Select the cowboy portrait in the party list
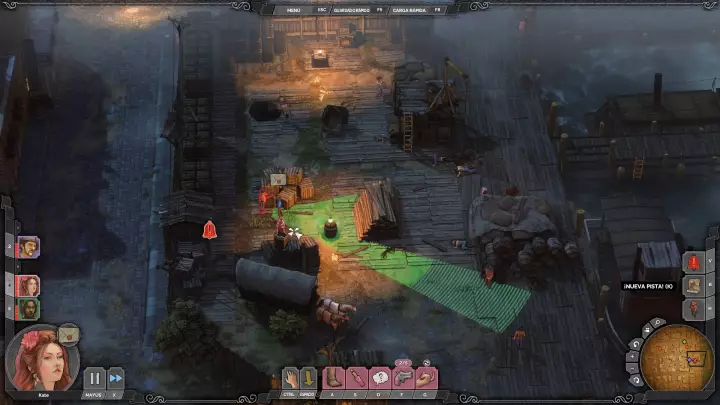720x405 pixels. [28, 246]
